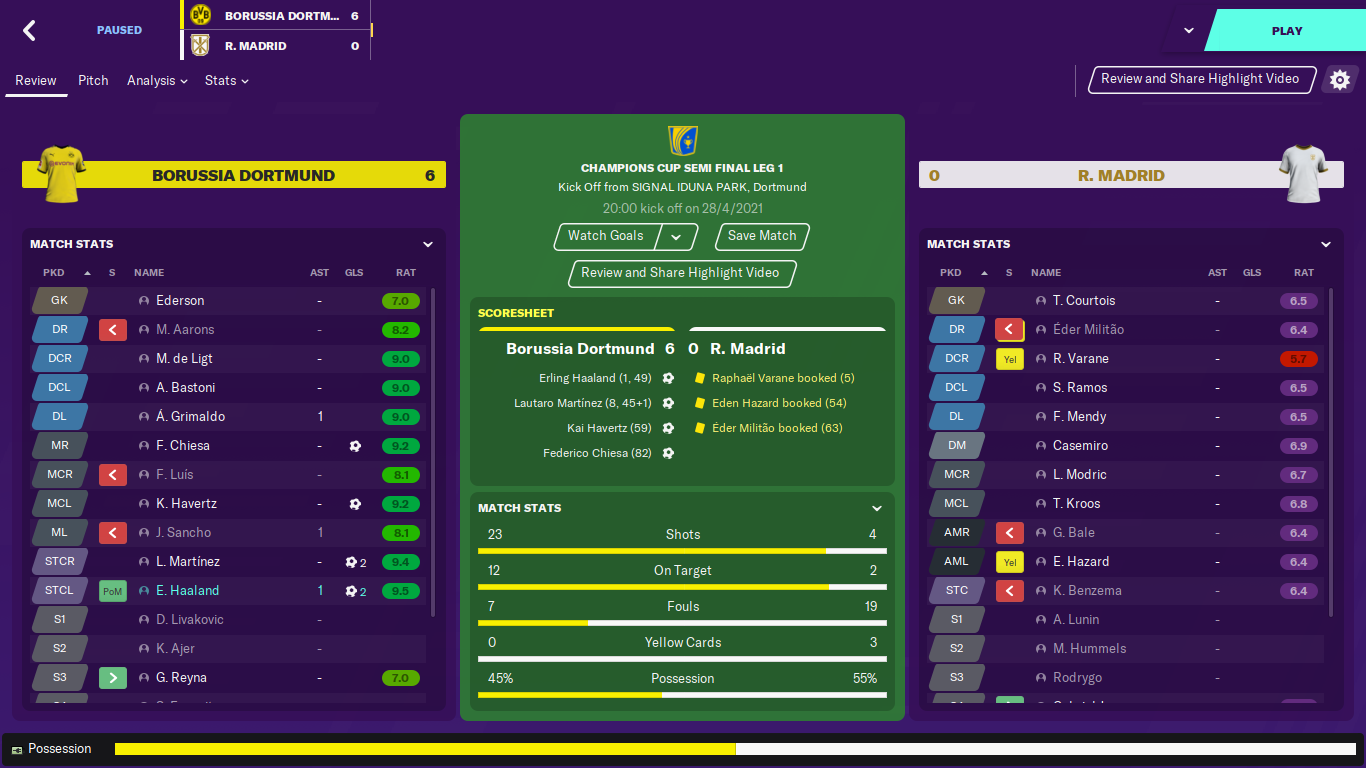Open the Analysis dropdown

(157, 80)
